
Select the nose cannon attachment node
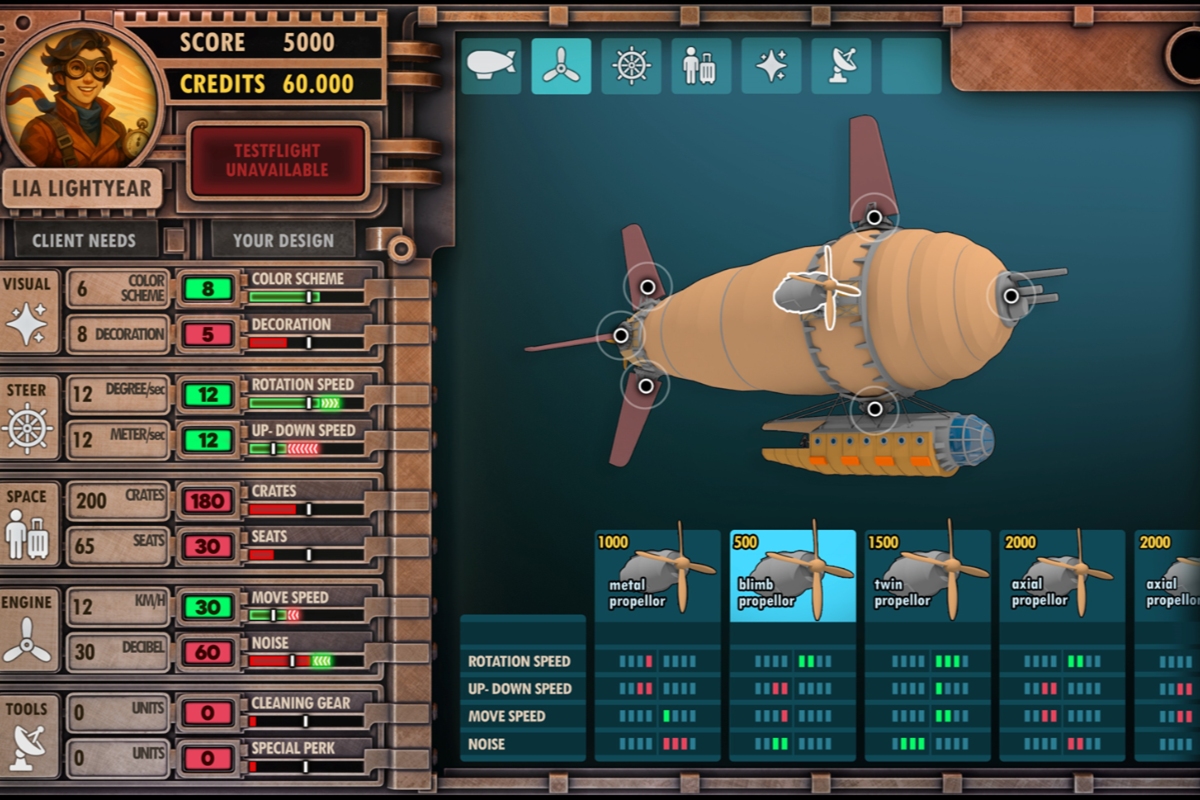tap(1011, 296)
